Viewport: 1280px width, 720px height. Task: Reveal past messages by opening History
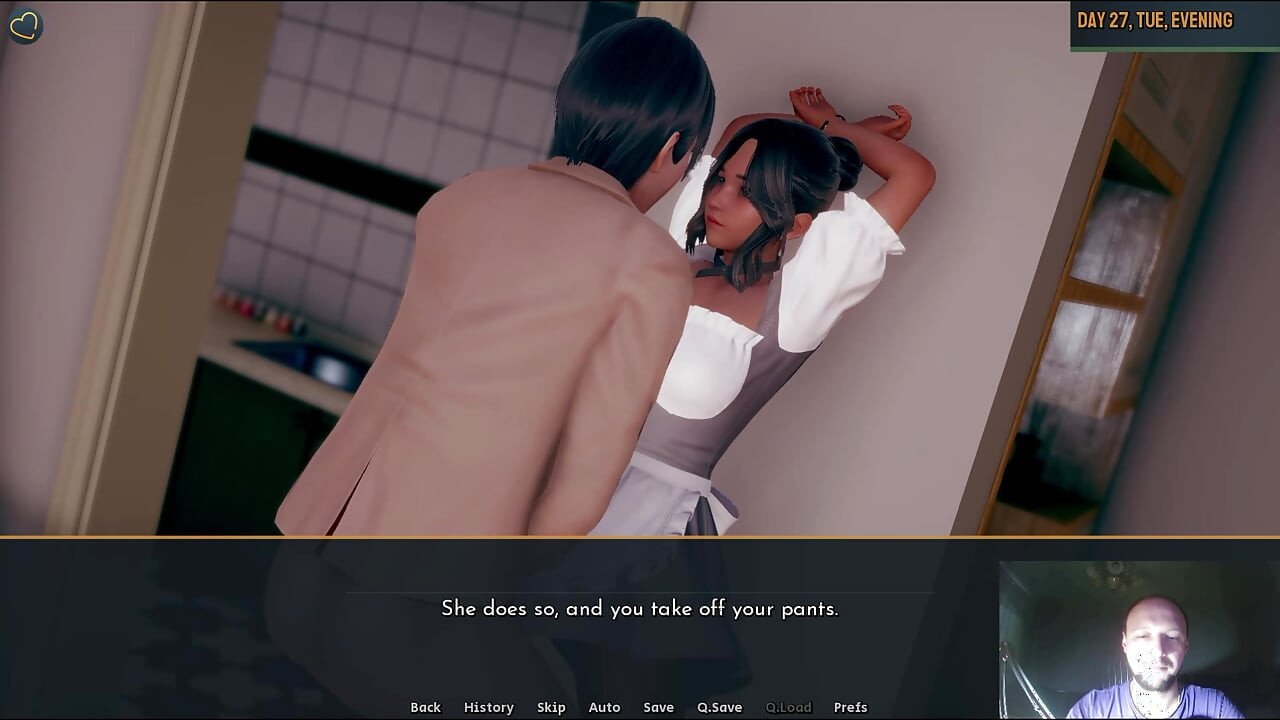click(x=489, y=707)
